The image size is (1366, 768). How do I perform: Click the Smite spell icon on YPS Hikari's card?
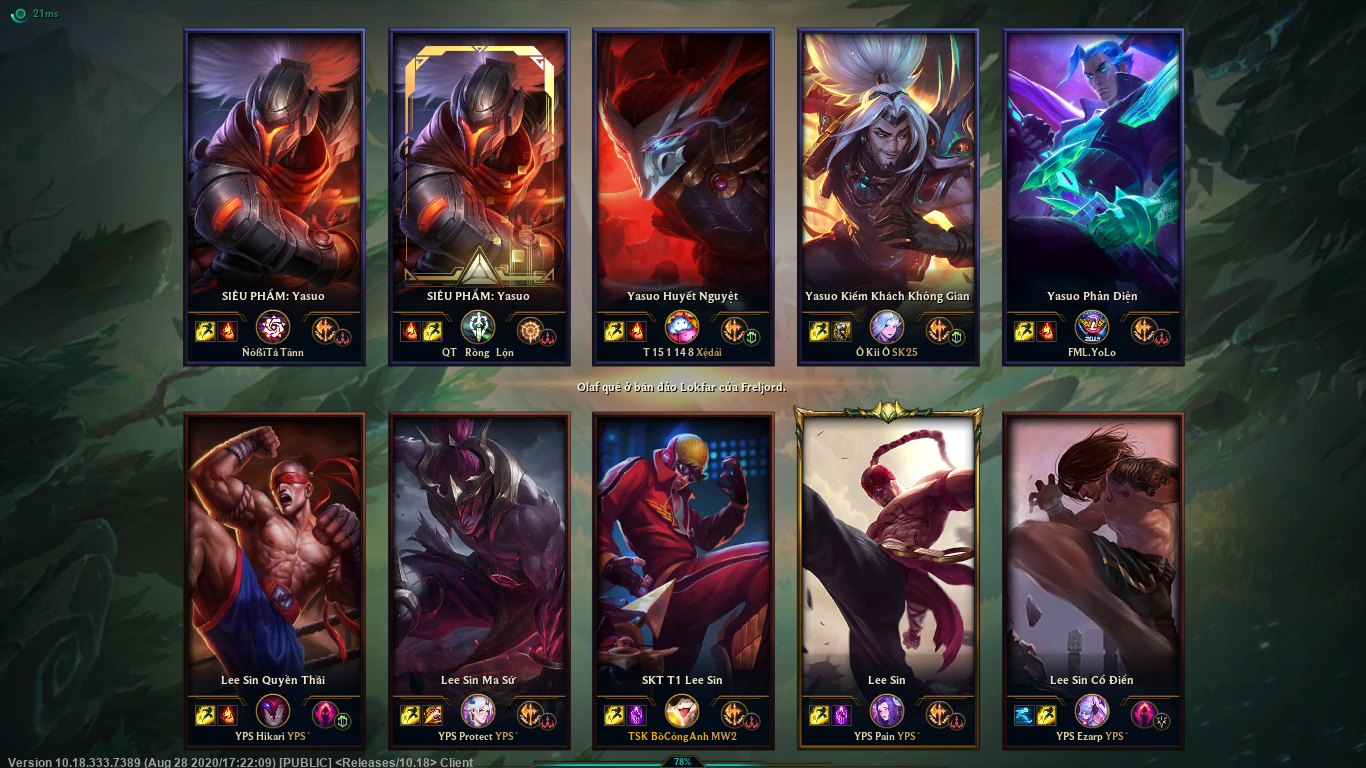(233, 713)
